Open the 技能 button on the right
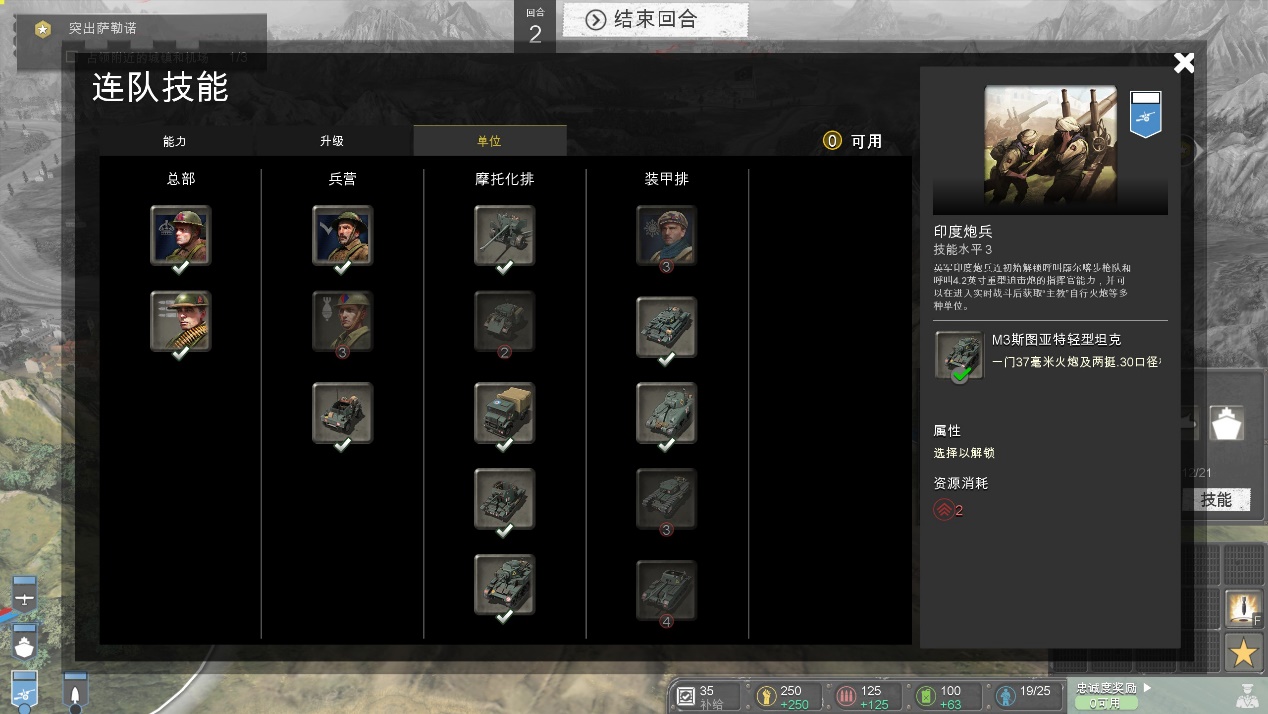Image resolution: width=1268 pixels, height=714 pixels. coord(1216,500)
